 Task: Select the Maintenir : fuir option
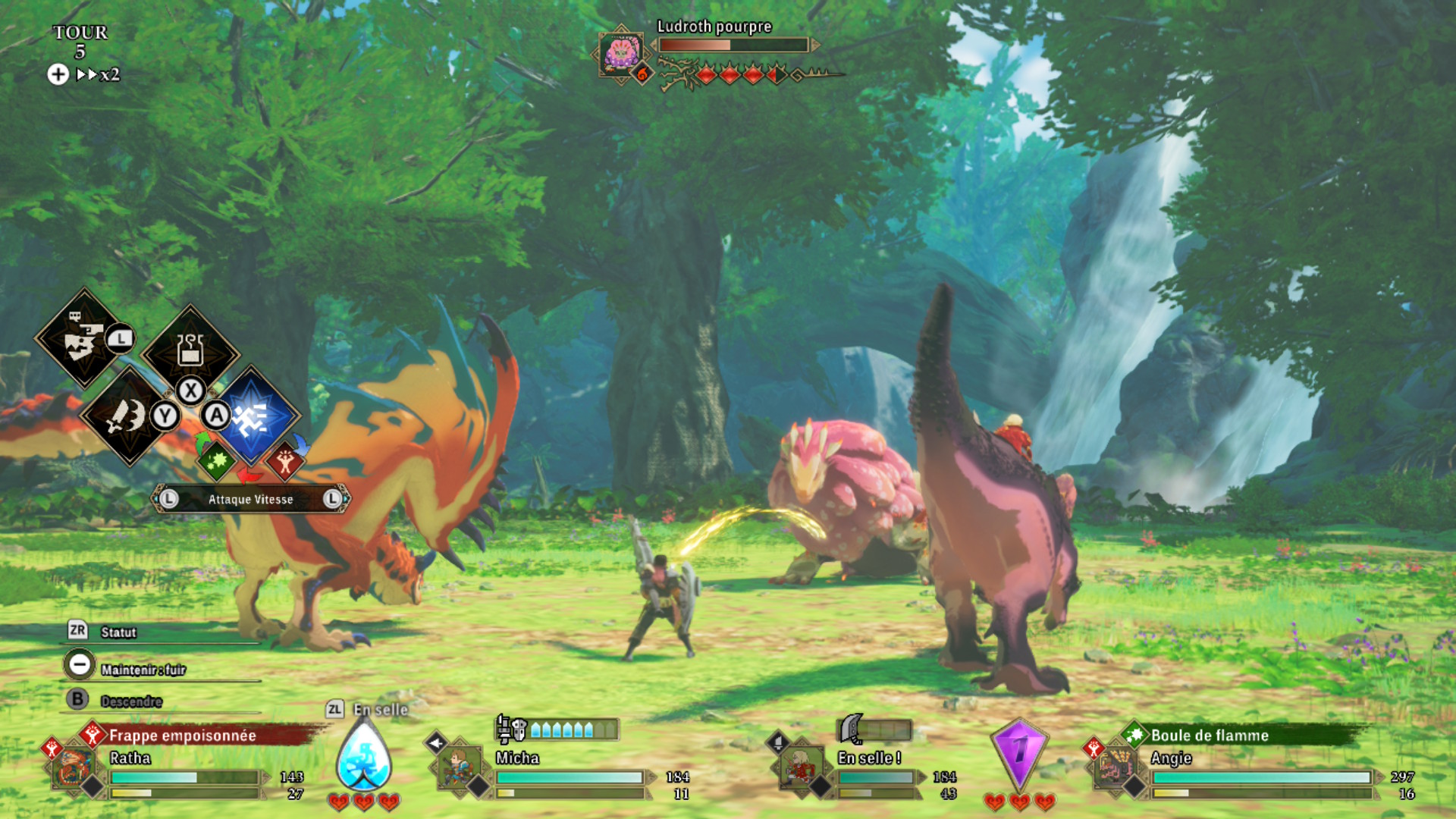point(142,669)
